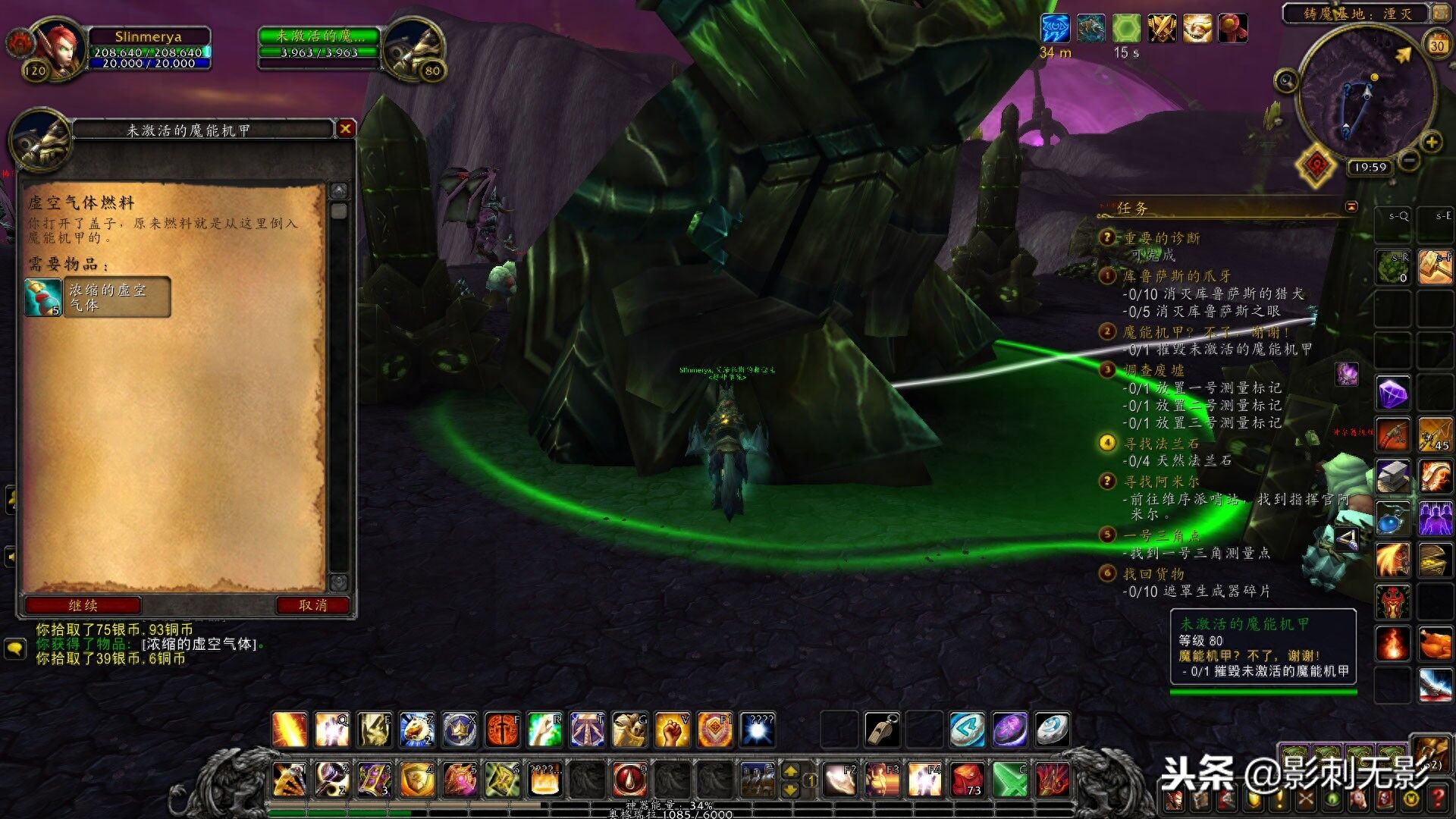Click the target frame portrait
Image resolution: width=1456 pixels, height=819 pixels.
[x=415, y=50]
